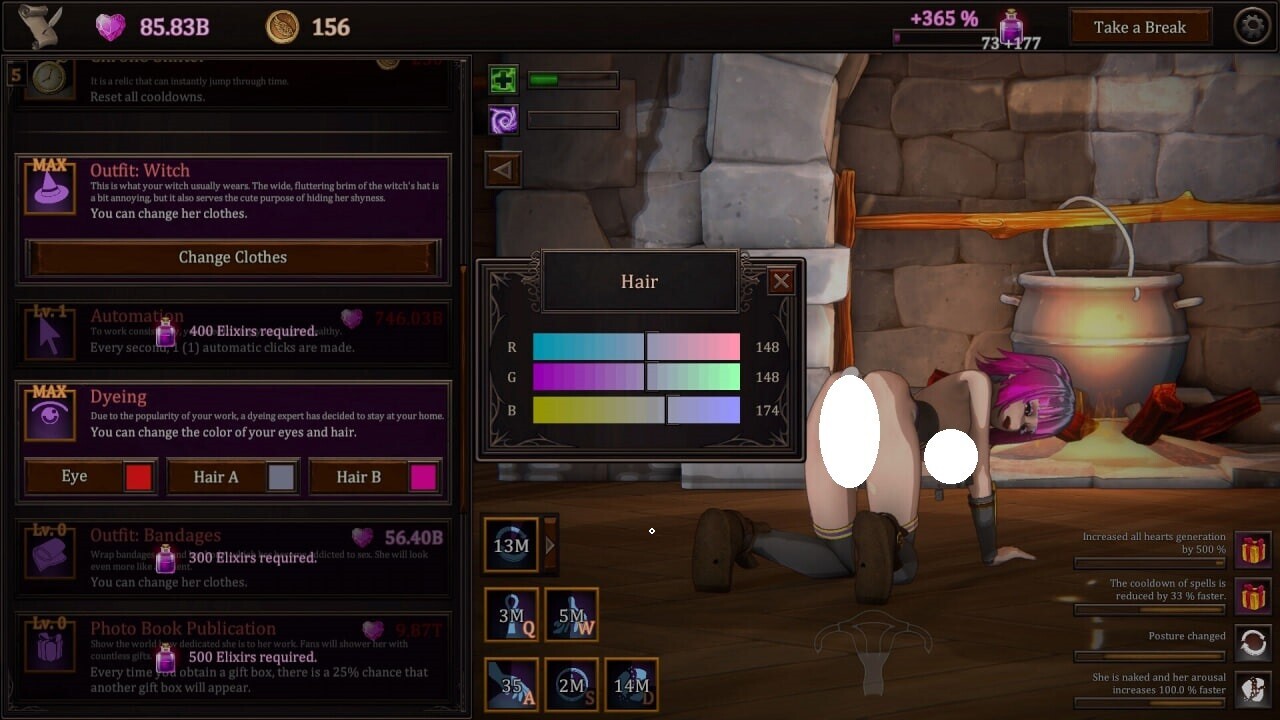
Task: Click the Posture changed recycle icon
Action: coord(1253,643)
